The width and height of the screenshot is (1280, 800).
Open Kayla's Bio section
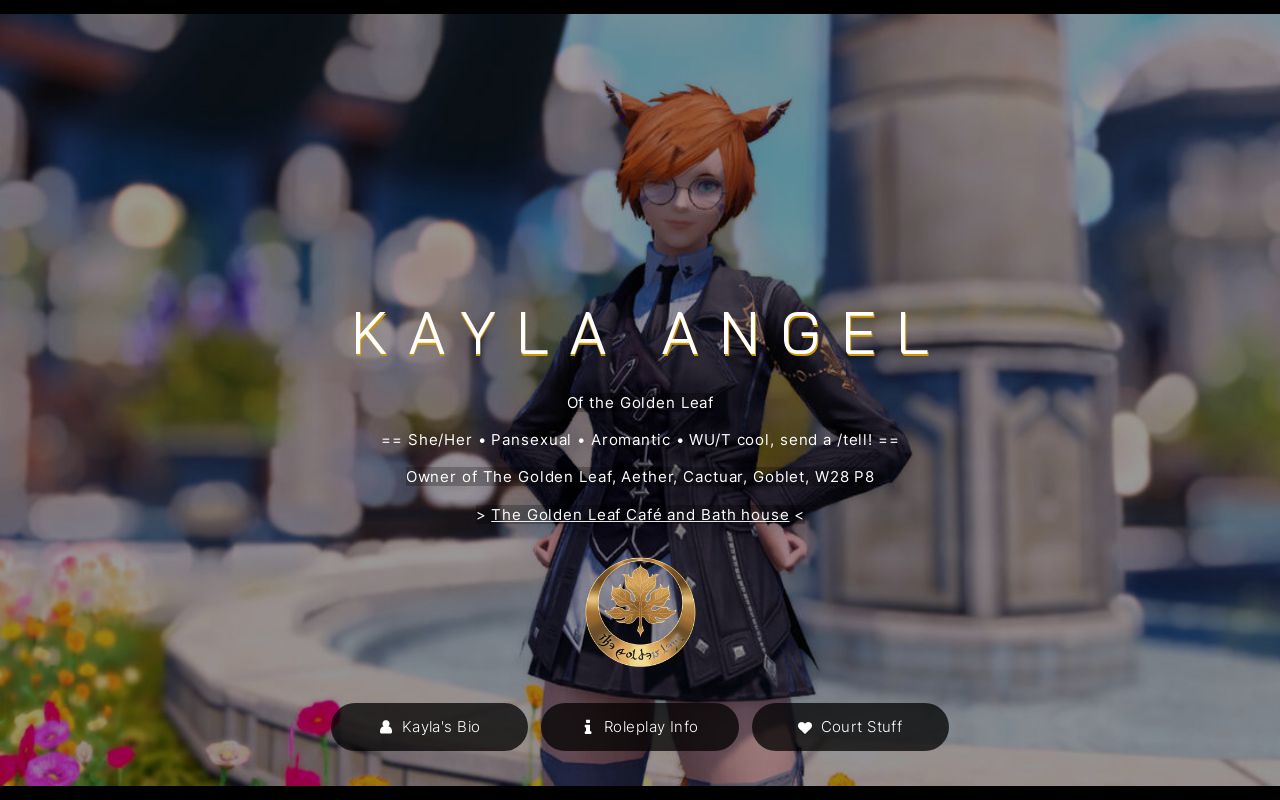(429, 727)
